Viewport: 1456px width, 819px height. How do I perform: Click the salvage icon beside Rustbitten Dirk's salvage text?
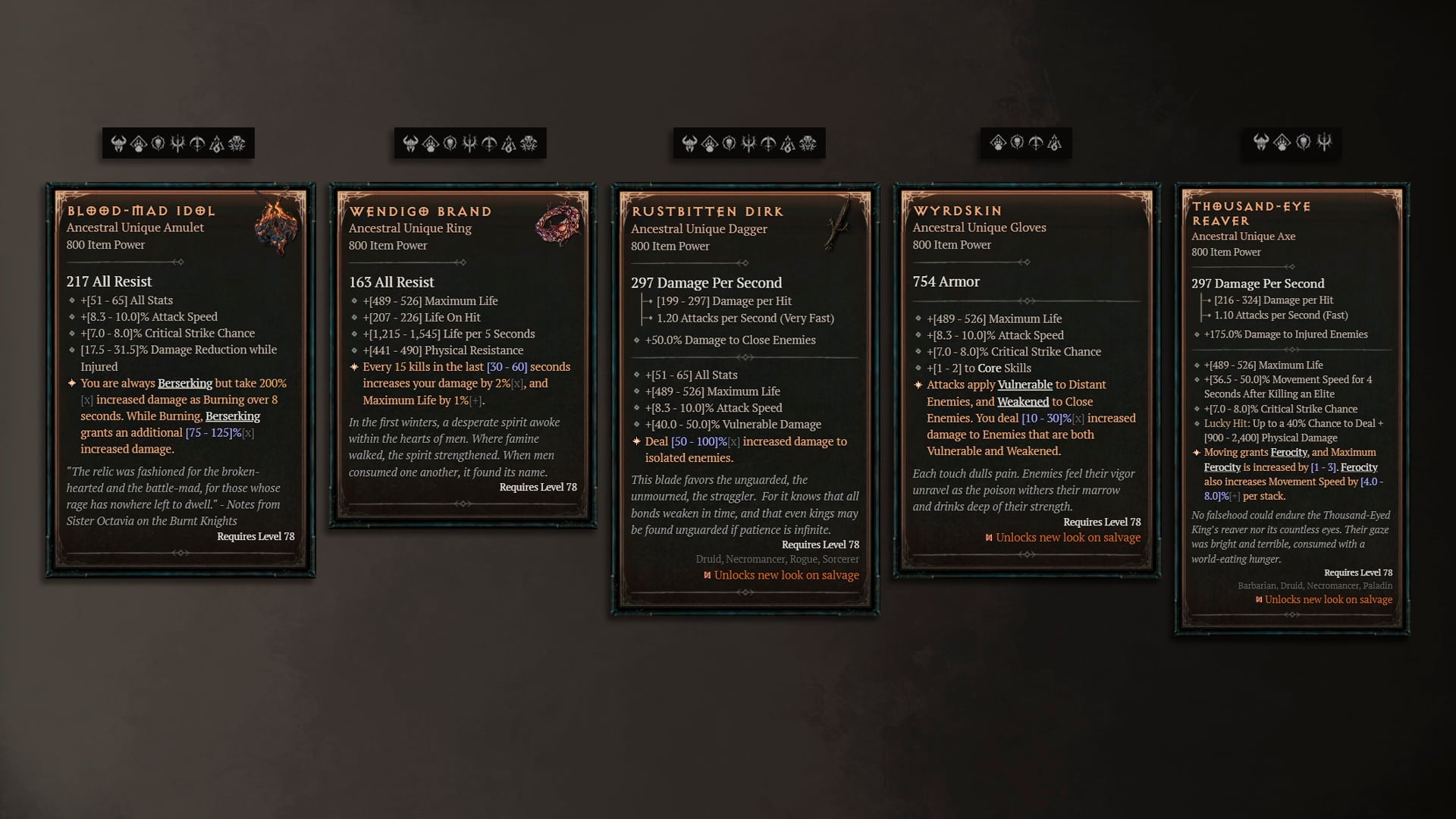[x=706, y=575]
